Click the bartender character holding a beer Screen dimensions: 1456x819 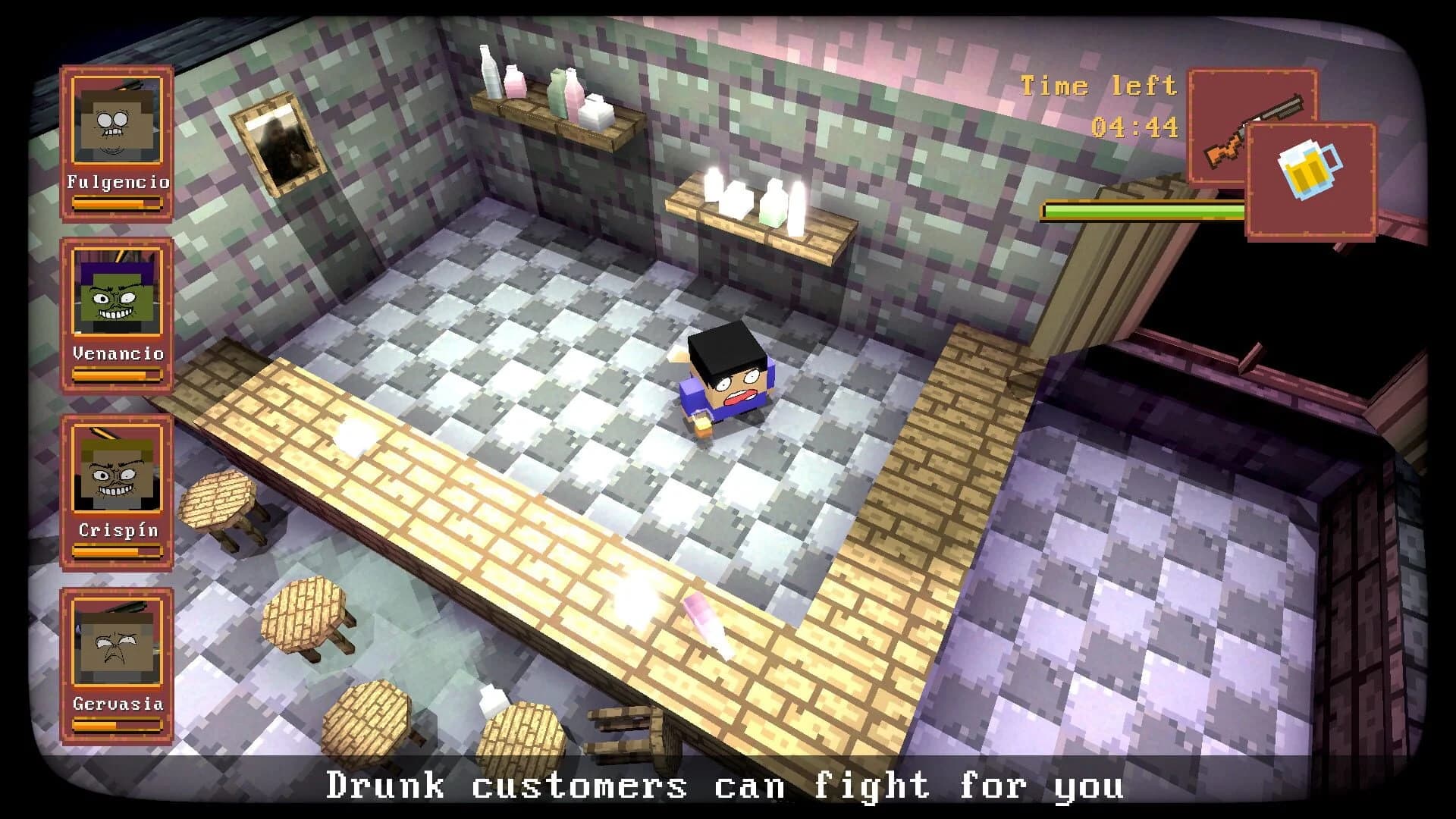click(724, 387)
